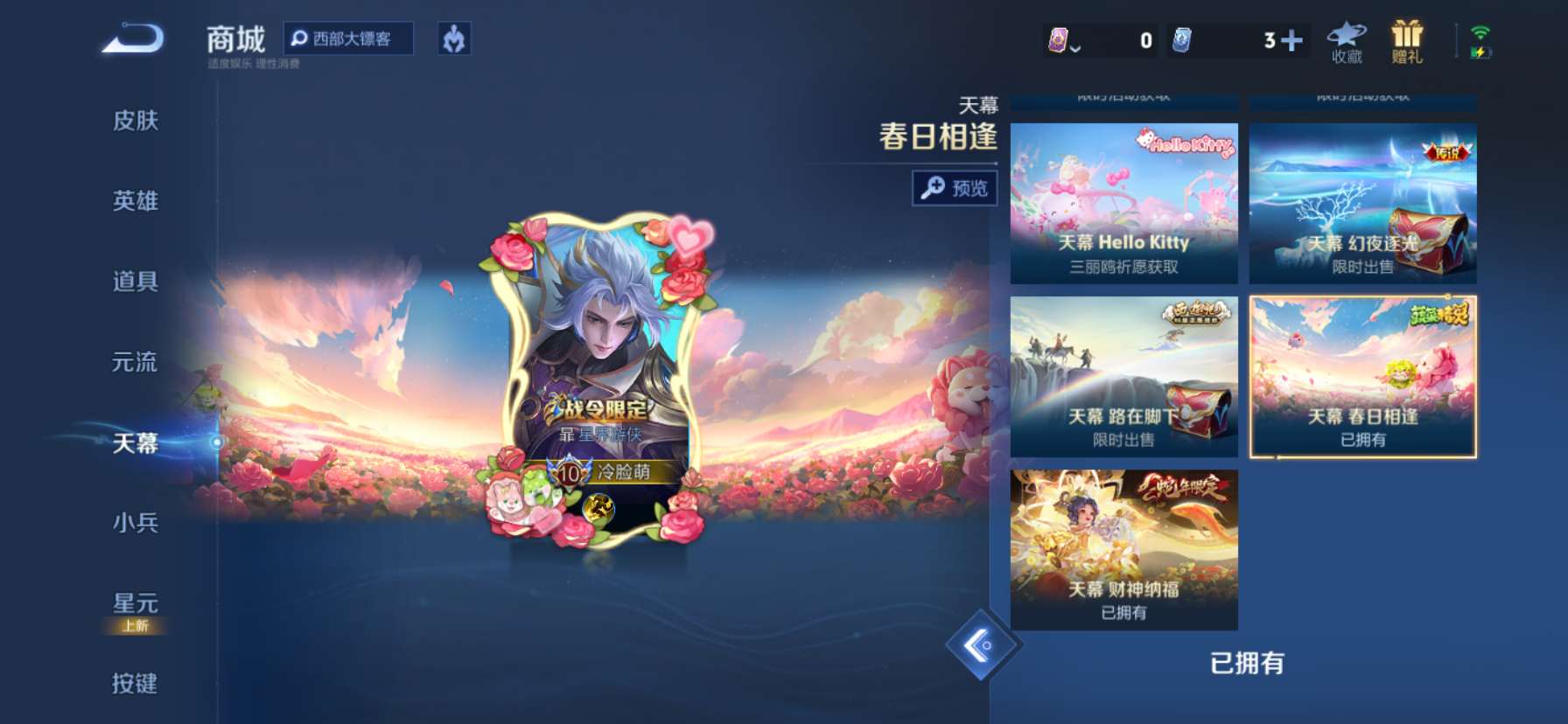Open the battle pass shield icon beside search
The image size is (1568, 724).
pyautogui.click(x=456, y=38)
